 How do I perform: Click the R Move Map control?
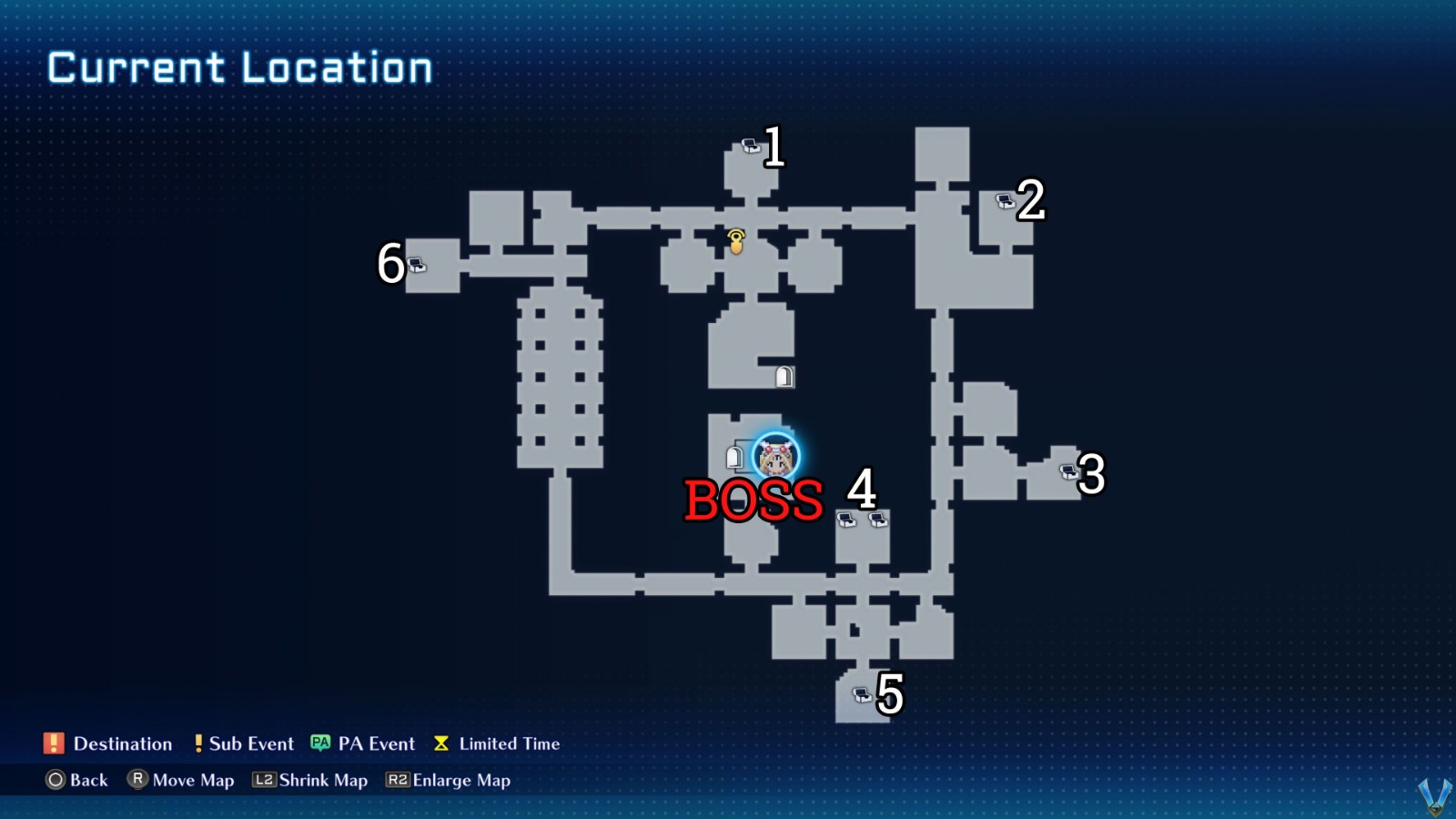138,780
